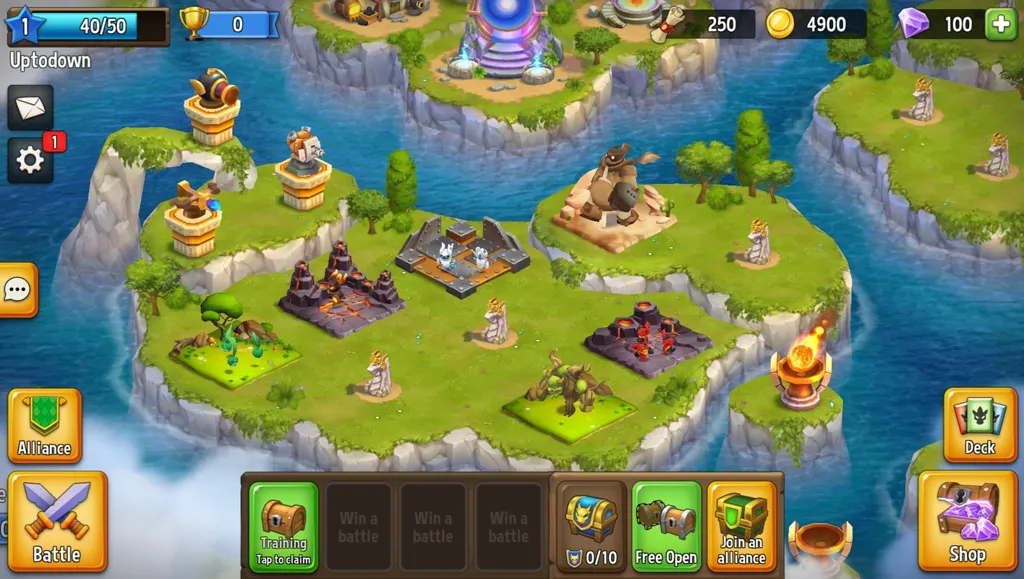Enter the Shop
The image size is (1024, 579).
click(x=967, y=520)
